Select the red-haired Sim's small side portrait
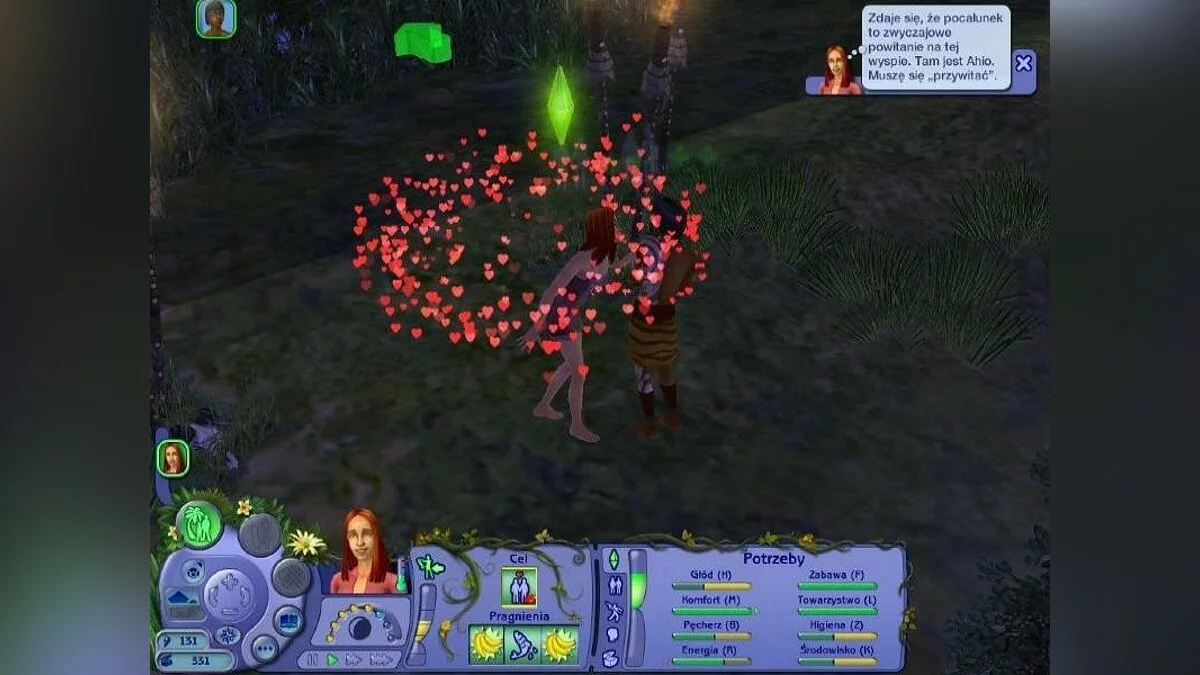 click(x=173, y=458)
